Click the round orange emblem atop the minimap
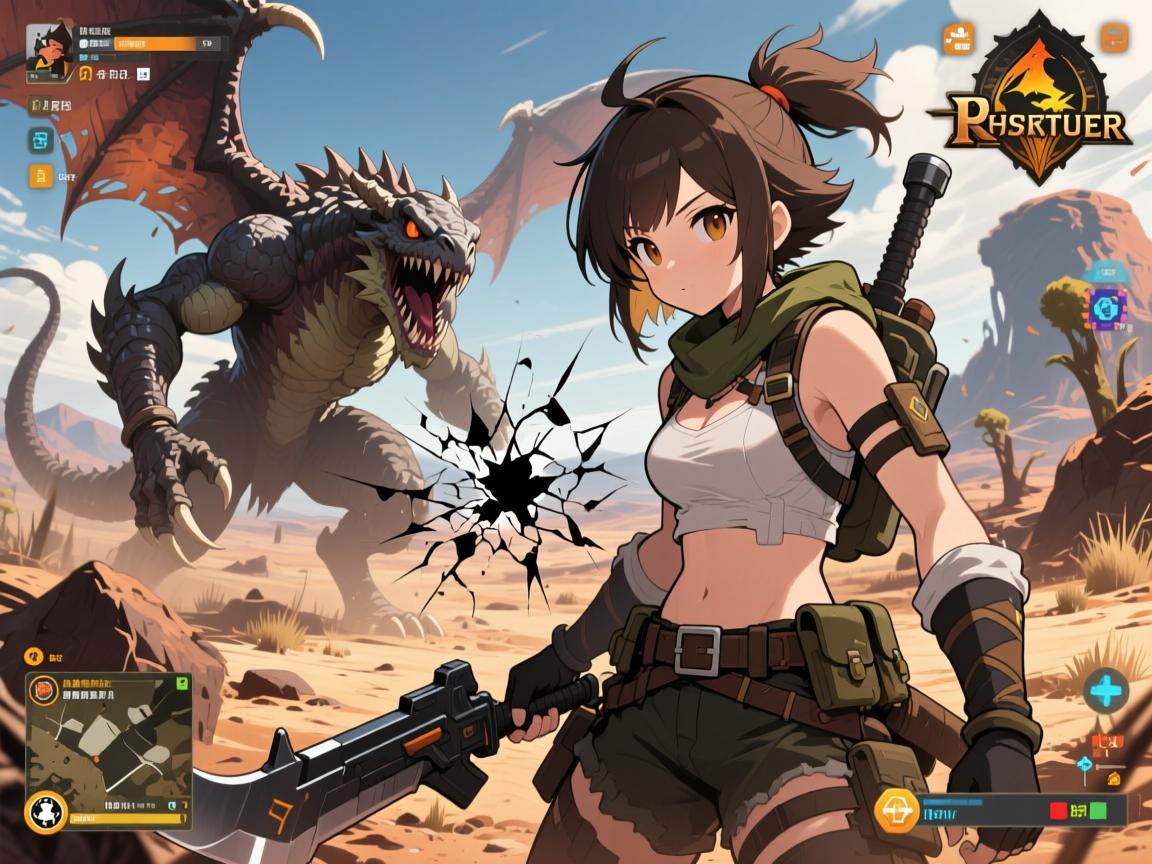Viewport: 1152px width, 864px height. point(45,689)
